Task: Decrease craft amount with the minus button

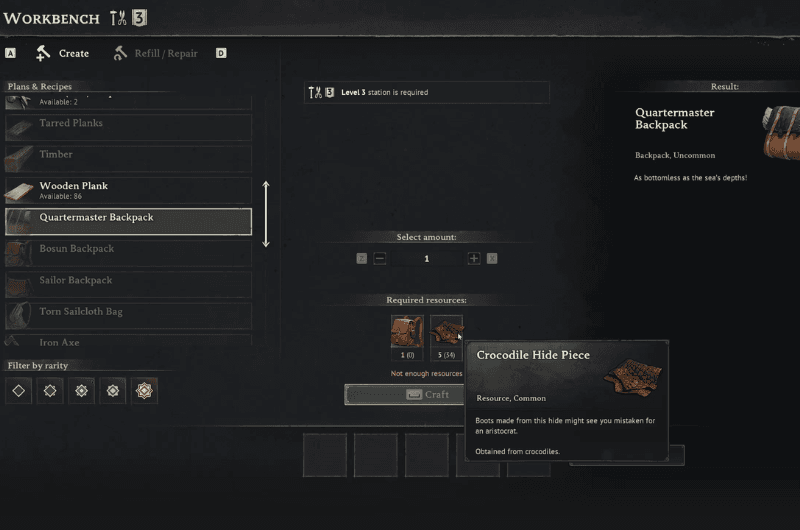Action: point(380,258)
